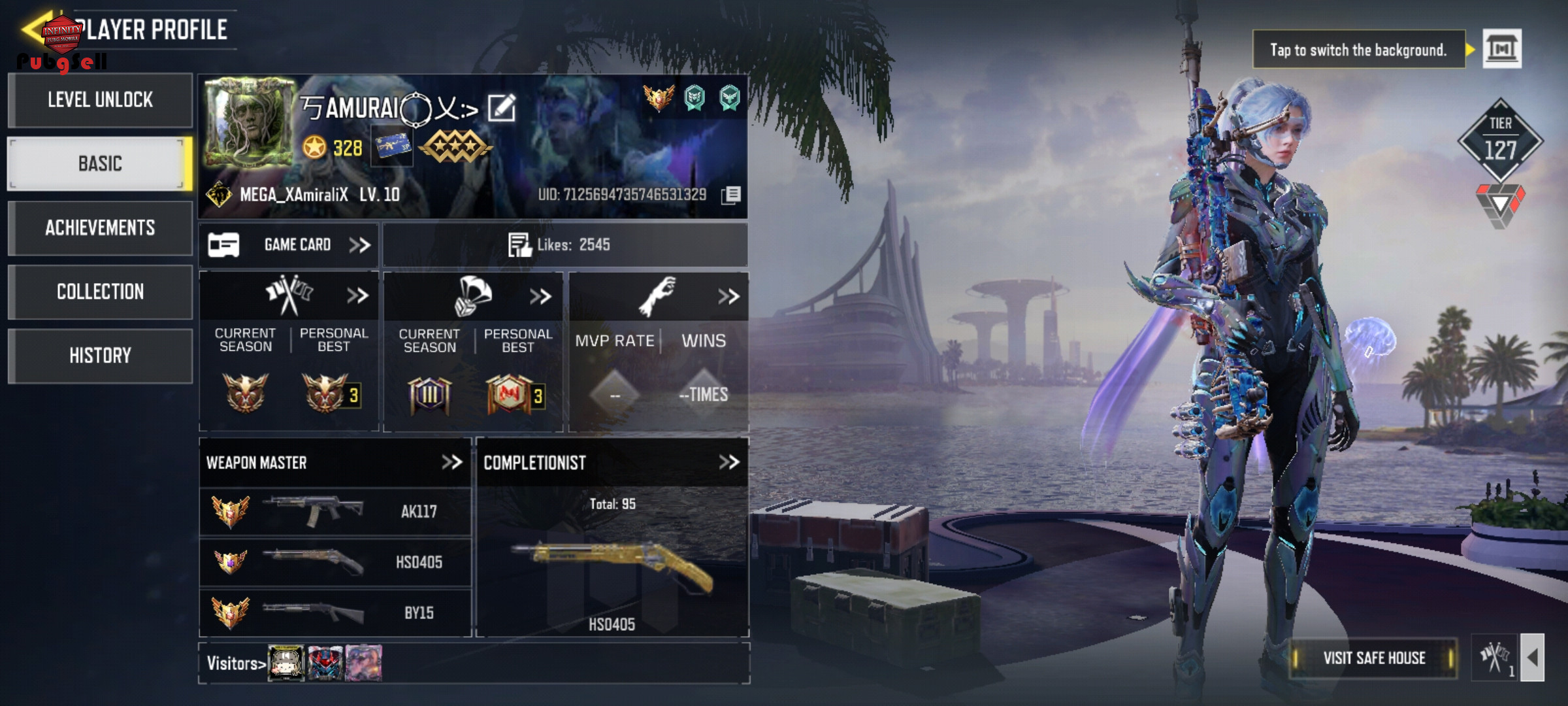Select the BY15 weapon master row

point(335,613)
